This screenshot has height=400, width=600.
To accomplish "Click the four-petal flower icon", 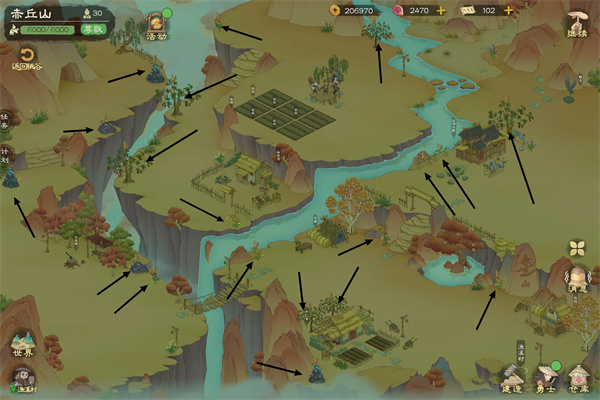I will pyautogui.click(x=577, y=248).
